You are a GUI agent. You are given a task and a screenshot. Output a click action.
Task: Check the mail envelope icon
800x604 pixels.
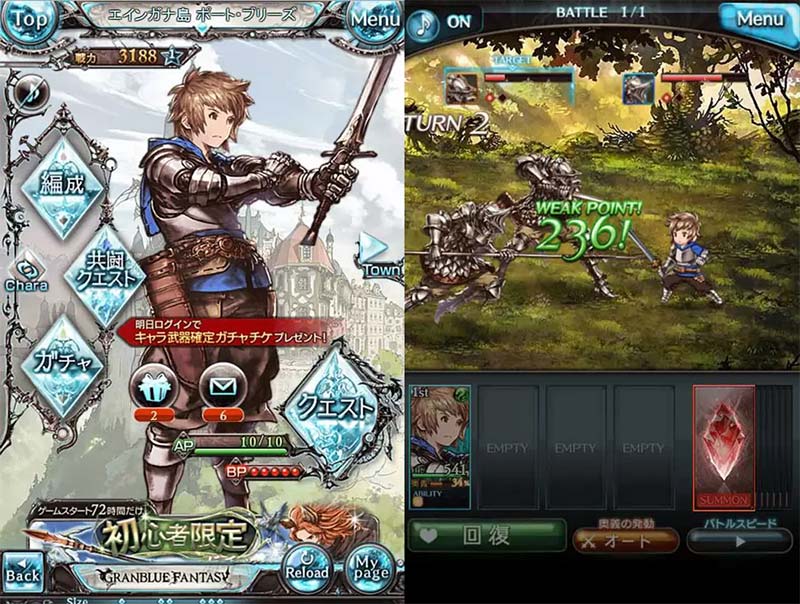pos(224,386)
